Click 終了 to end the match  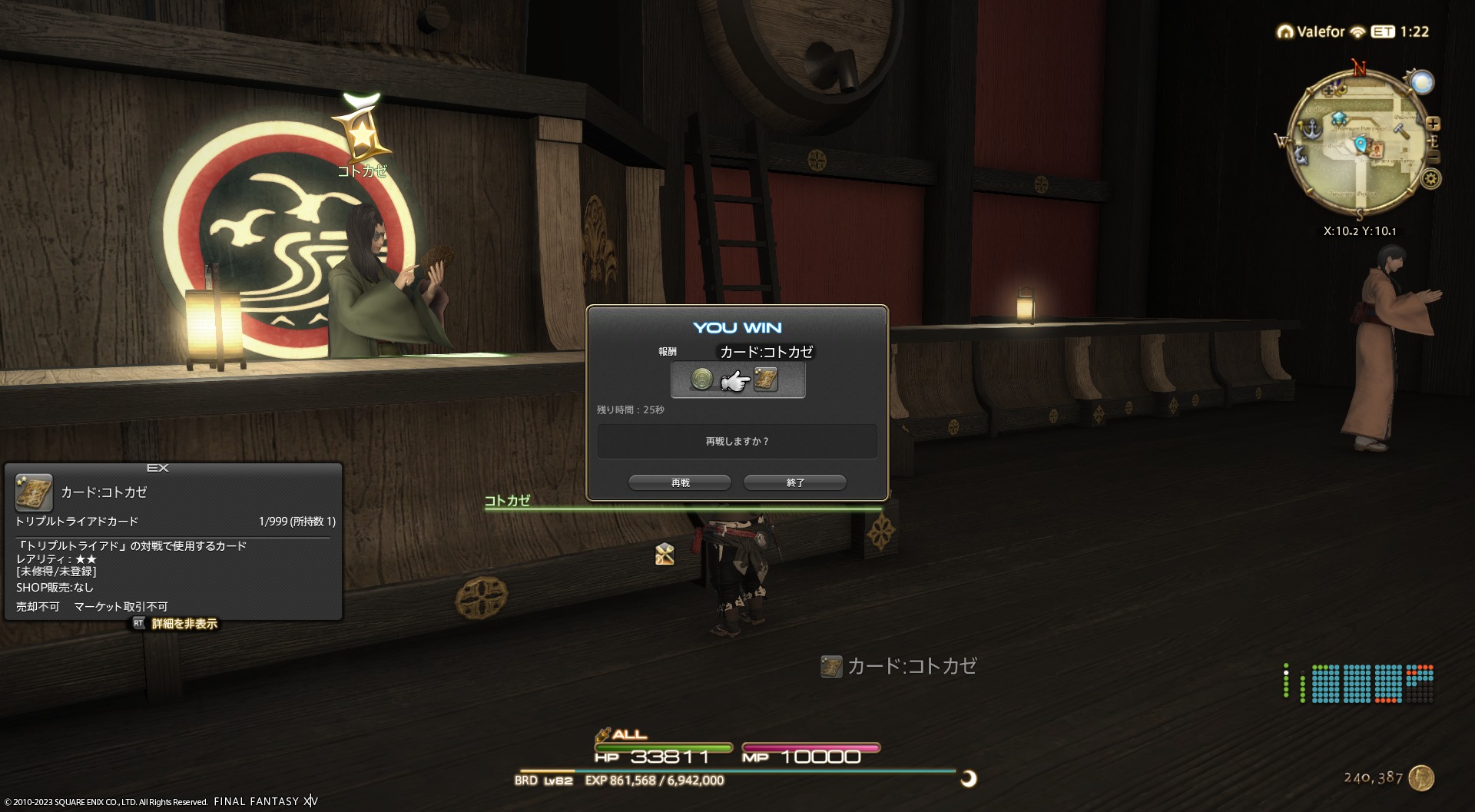795,482
